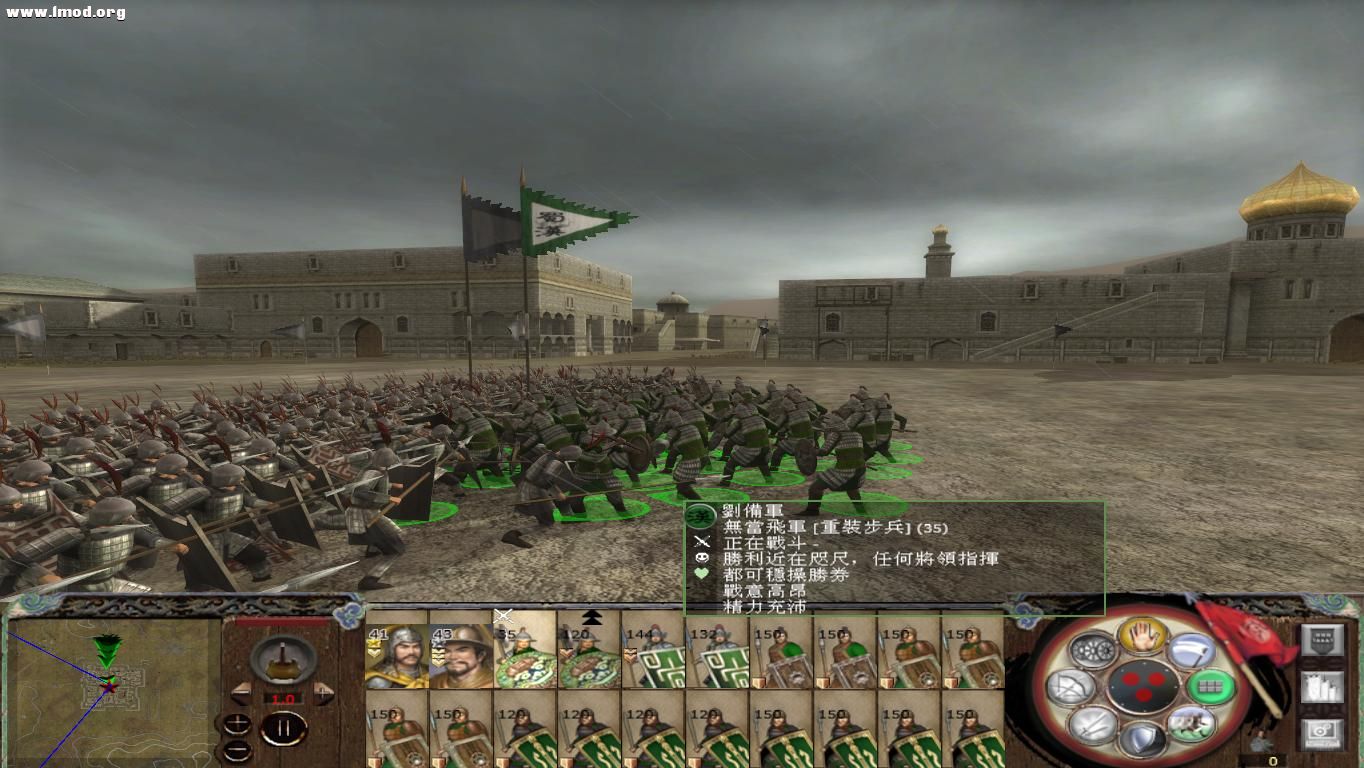Viewport: 1364px width, 768px height.
Task: Open the battle camera button on the right panel
Action: (1322, 733)
